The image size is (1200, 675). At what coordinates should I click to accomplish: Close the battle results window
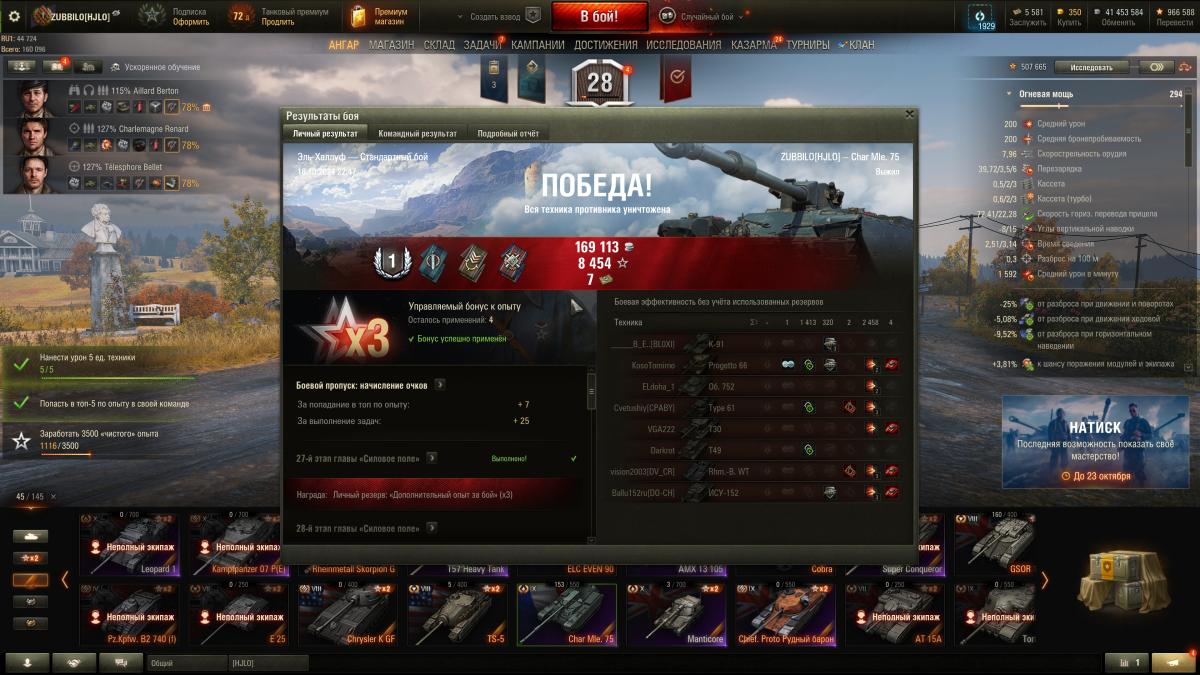click(x=908, y=115)
